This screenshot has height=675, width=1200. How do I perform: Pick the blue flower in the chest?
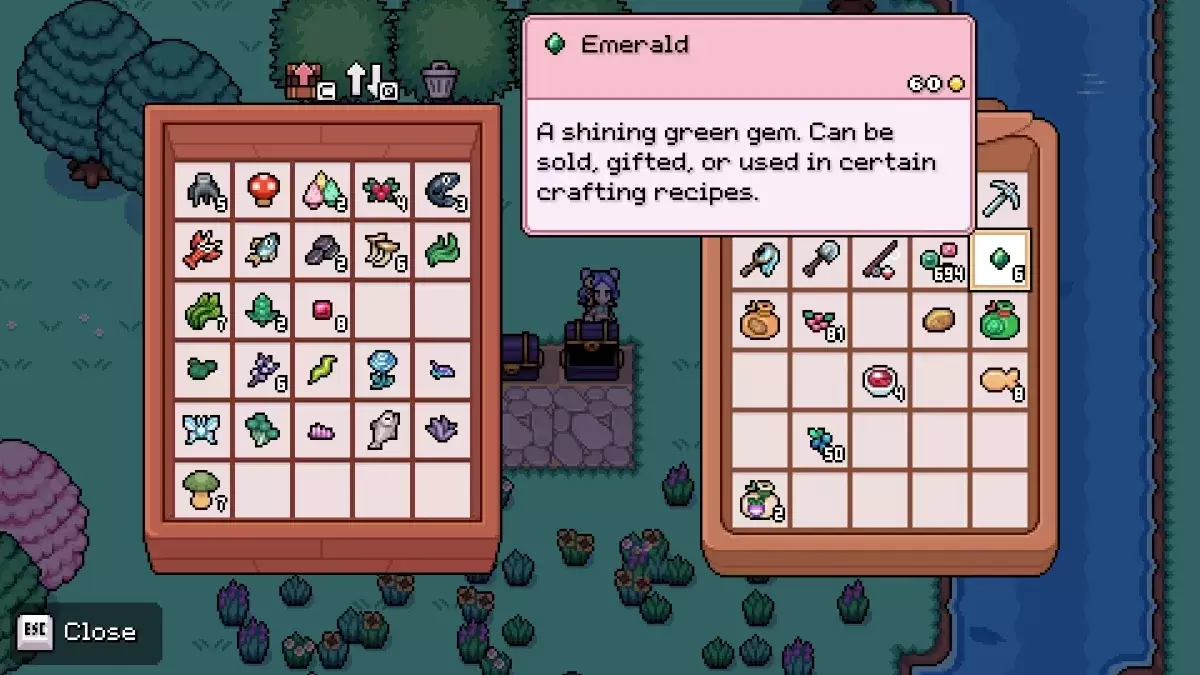click(382, 369)
